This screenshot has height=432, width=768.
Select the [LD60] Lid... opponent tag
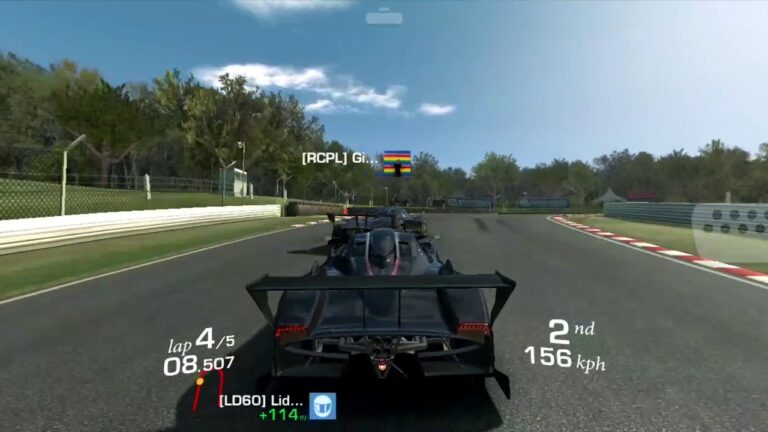coord(261,400)
